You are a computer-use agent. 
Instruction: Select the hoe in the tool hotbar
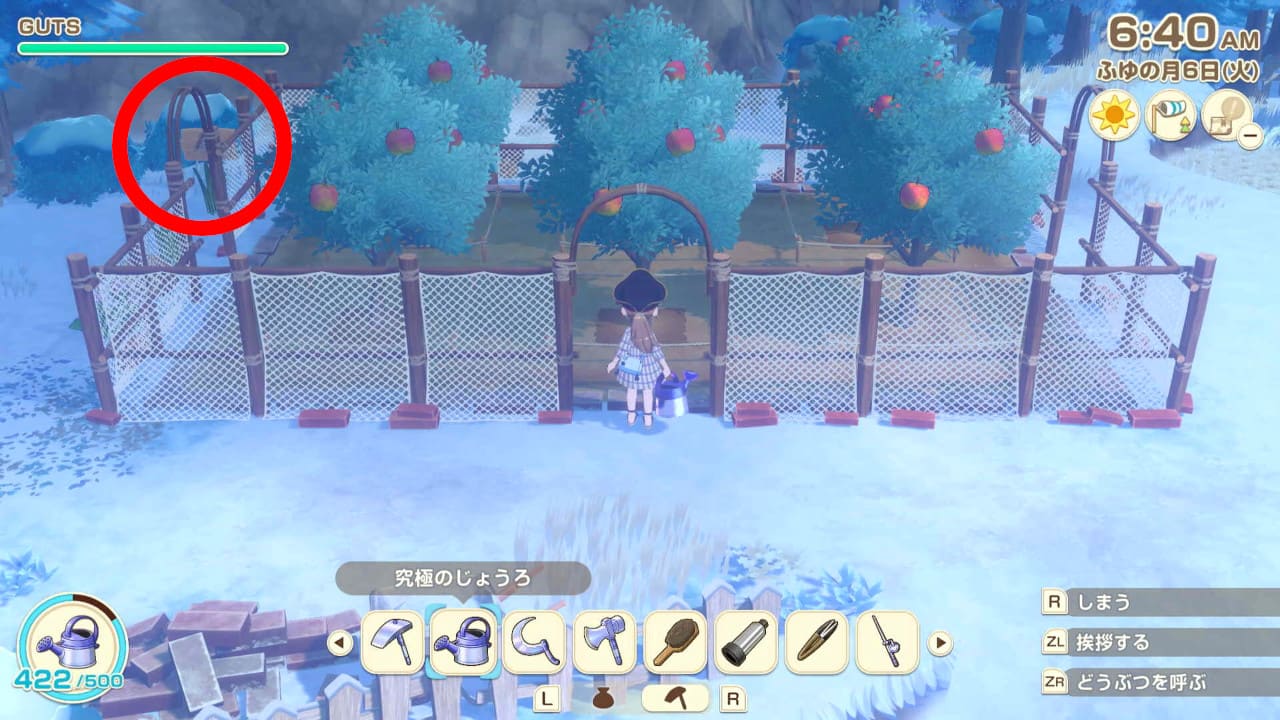click(x=392, y=642)
